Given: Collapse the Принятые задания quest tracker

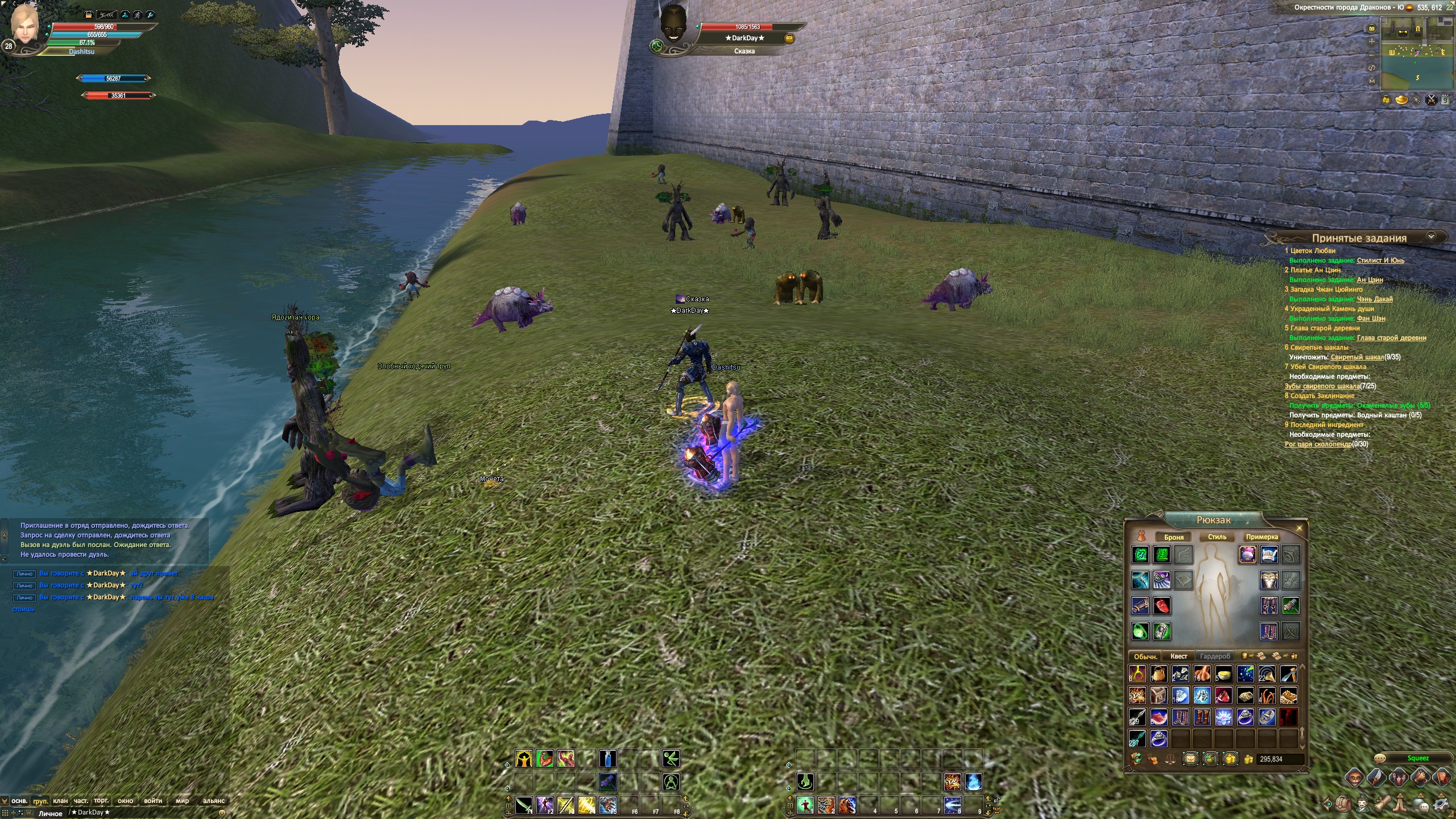Looking at the screenshot, I should click(1432, 237).
